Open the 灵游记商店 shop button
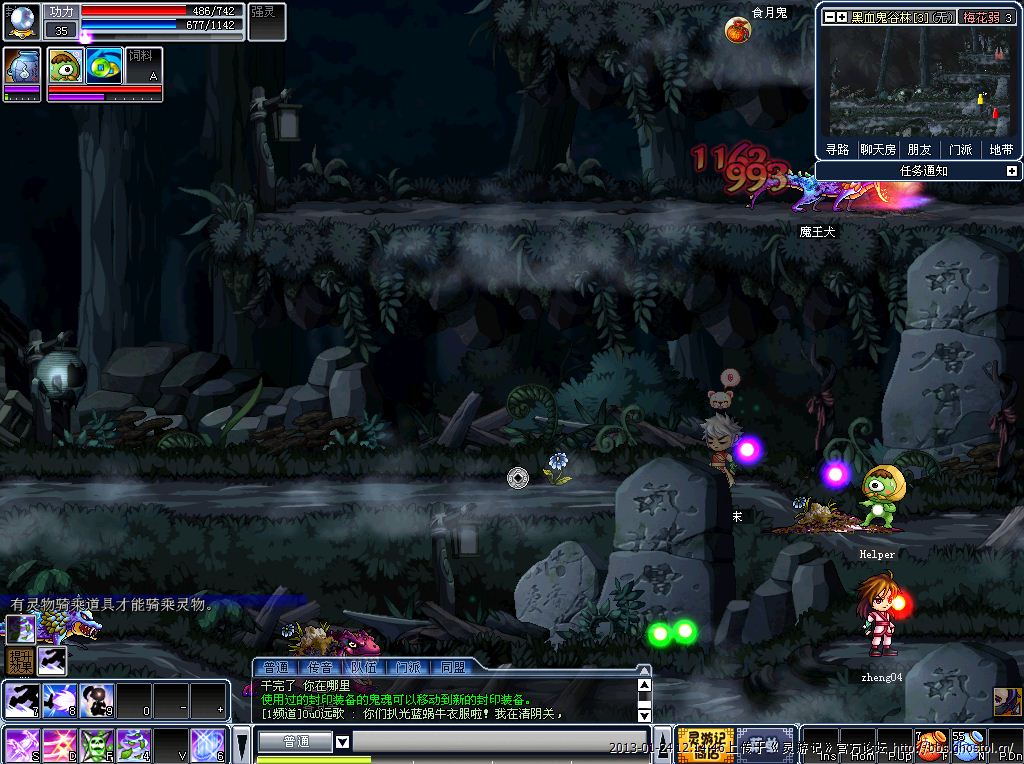This screenshot has width=1024, height=764. coord(706,744)
